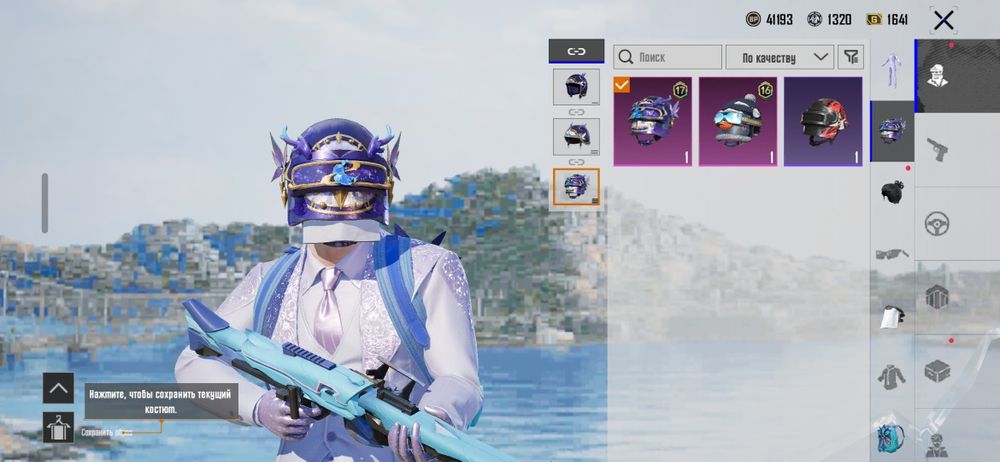Save current outfit with the hanger button
Viewport: 1000px width, 462px height.
click(58, 427)
